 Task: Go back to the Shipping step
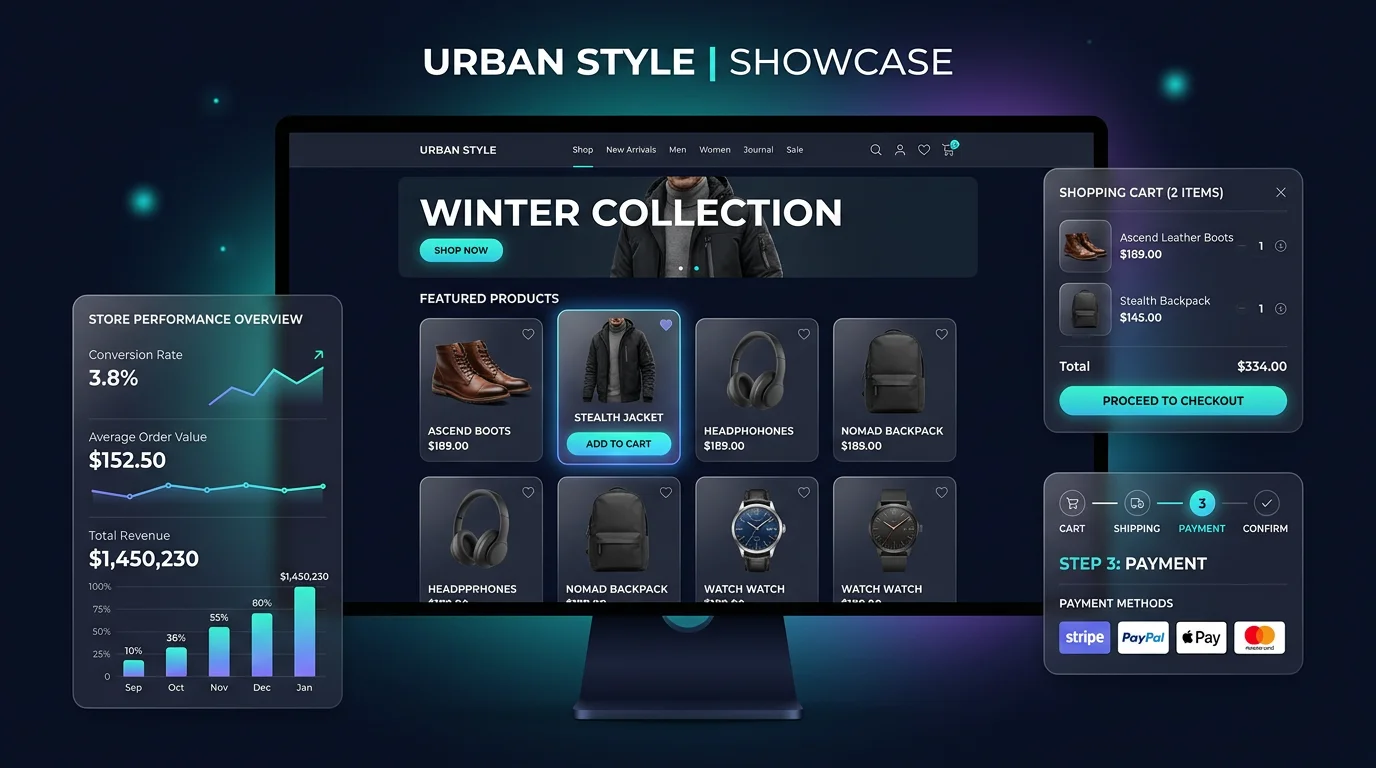1137,504
